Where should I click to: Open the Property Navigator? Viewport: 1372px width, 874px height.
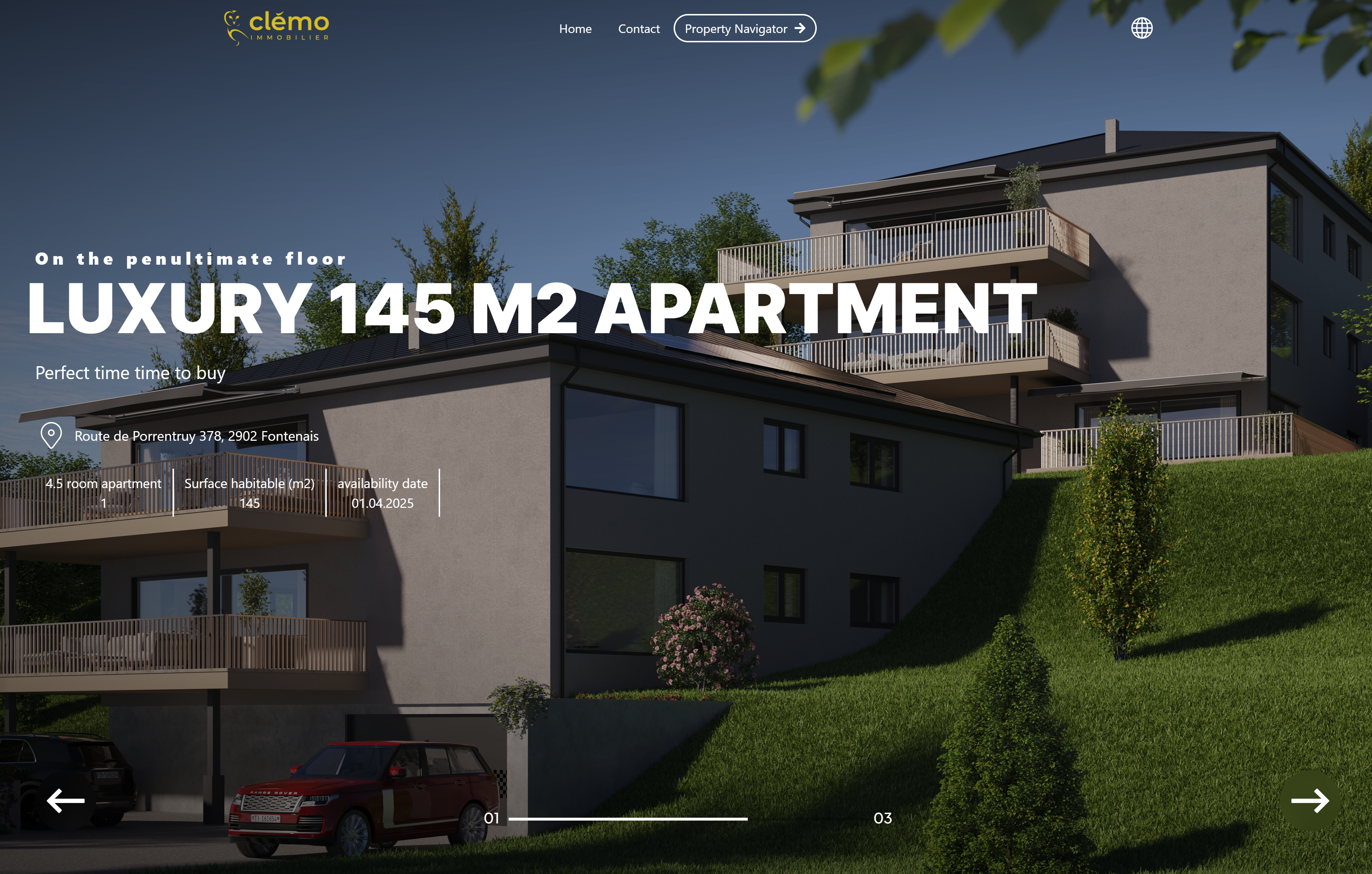(744, 28)
